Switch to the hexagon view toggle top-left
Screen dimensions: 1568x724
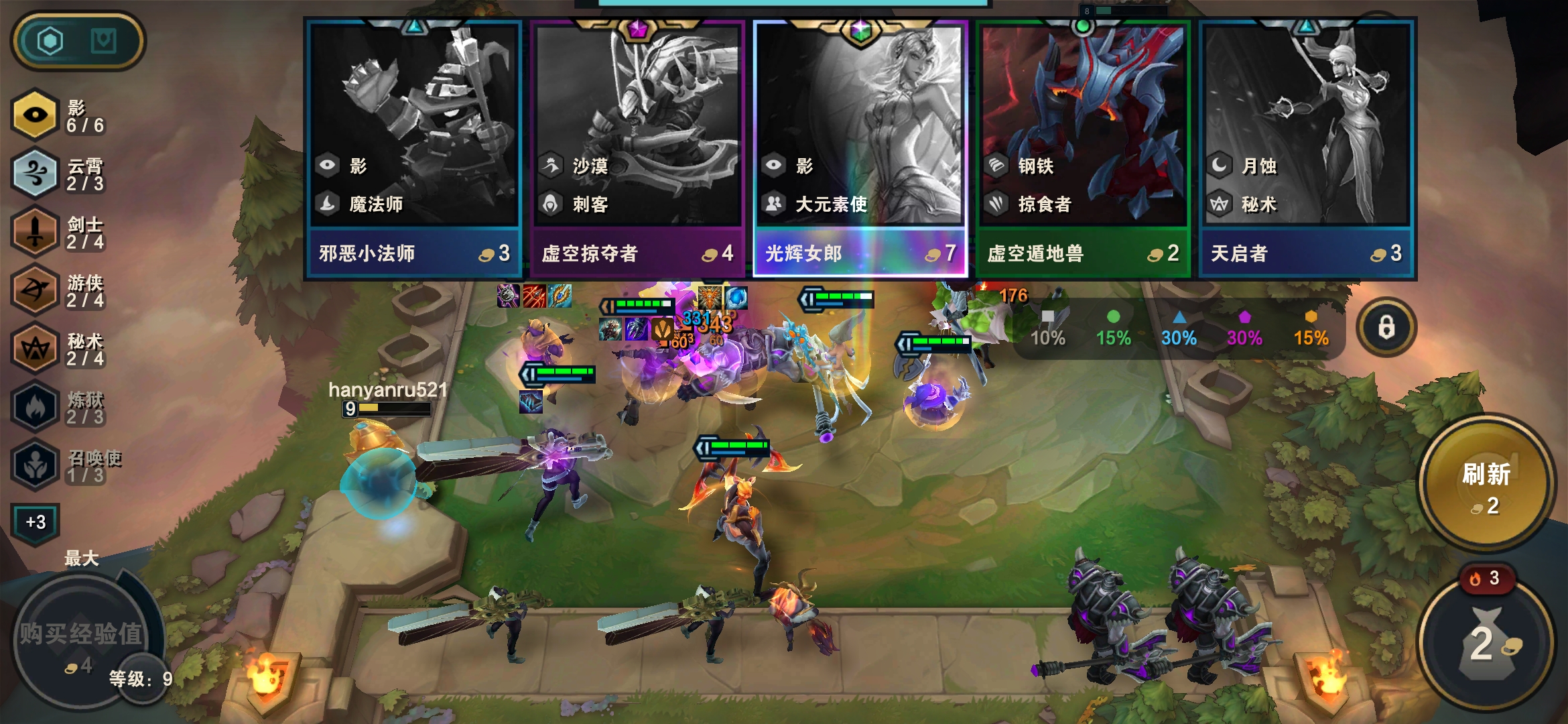52,41
